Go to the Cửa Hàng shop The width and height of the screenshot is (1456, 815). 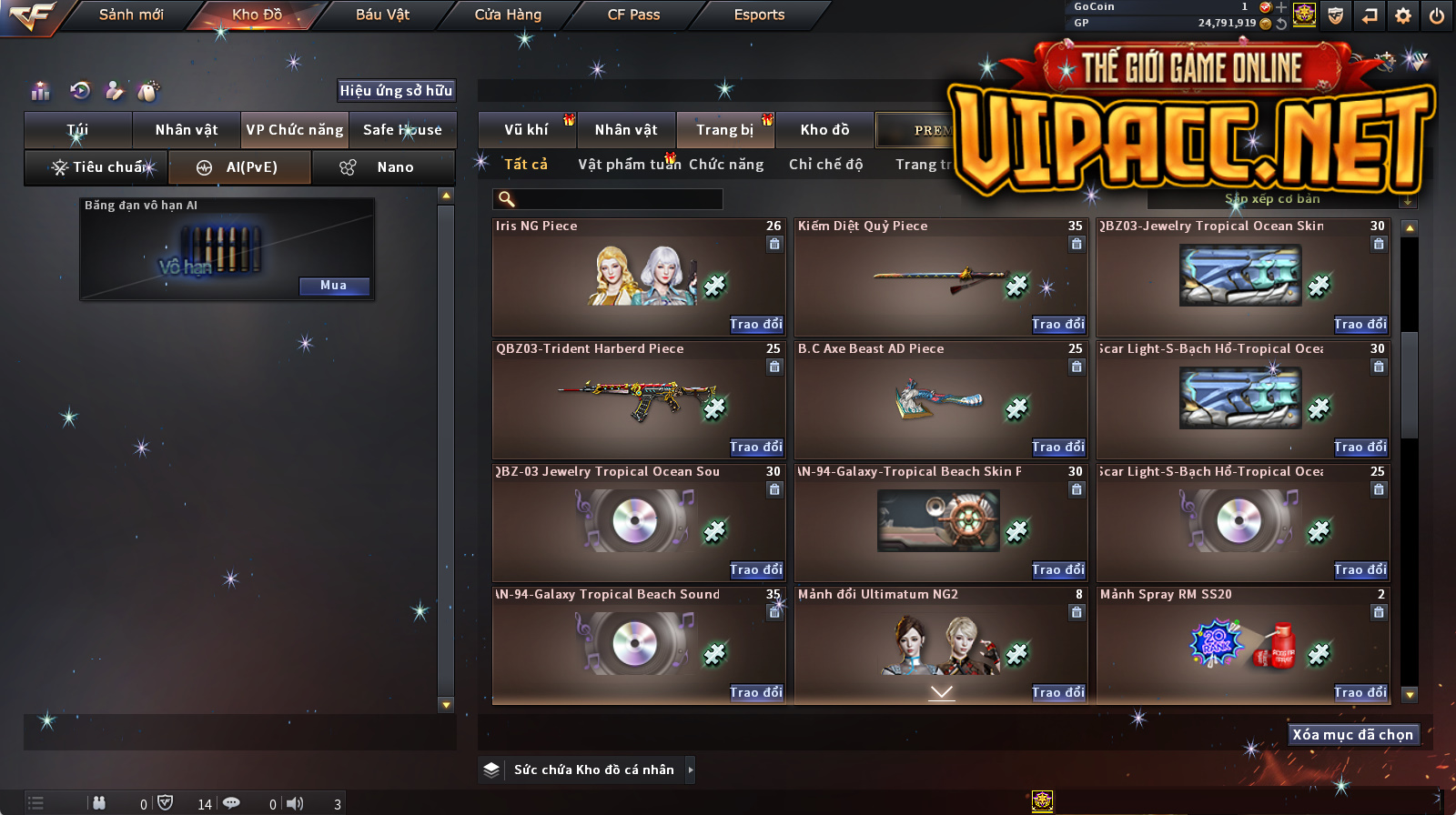508,15
